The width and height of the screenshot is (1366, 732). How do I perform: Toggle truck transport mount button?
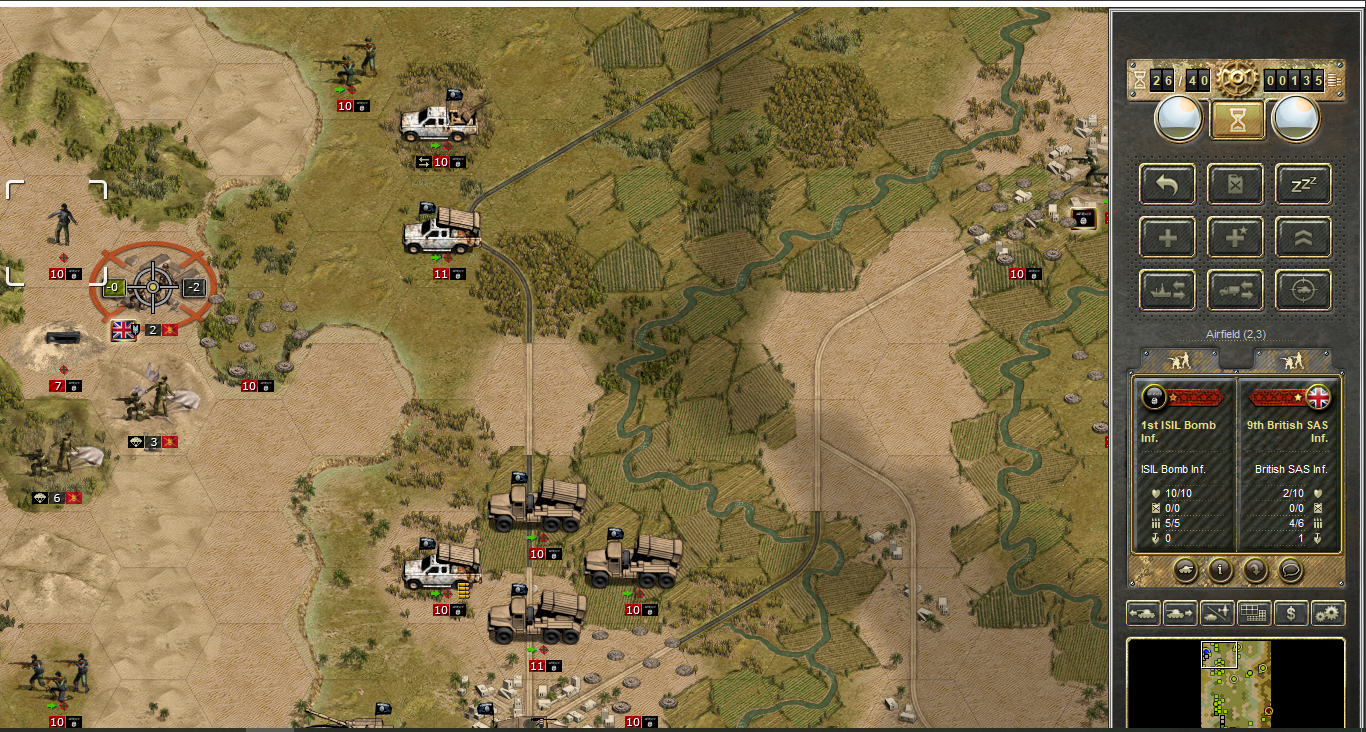1236,290
